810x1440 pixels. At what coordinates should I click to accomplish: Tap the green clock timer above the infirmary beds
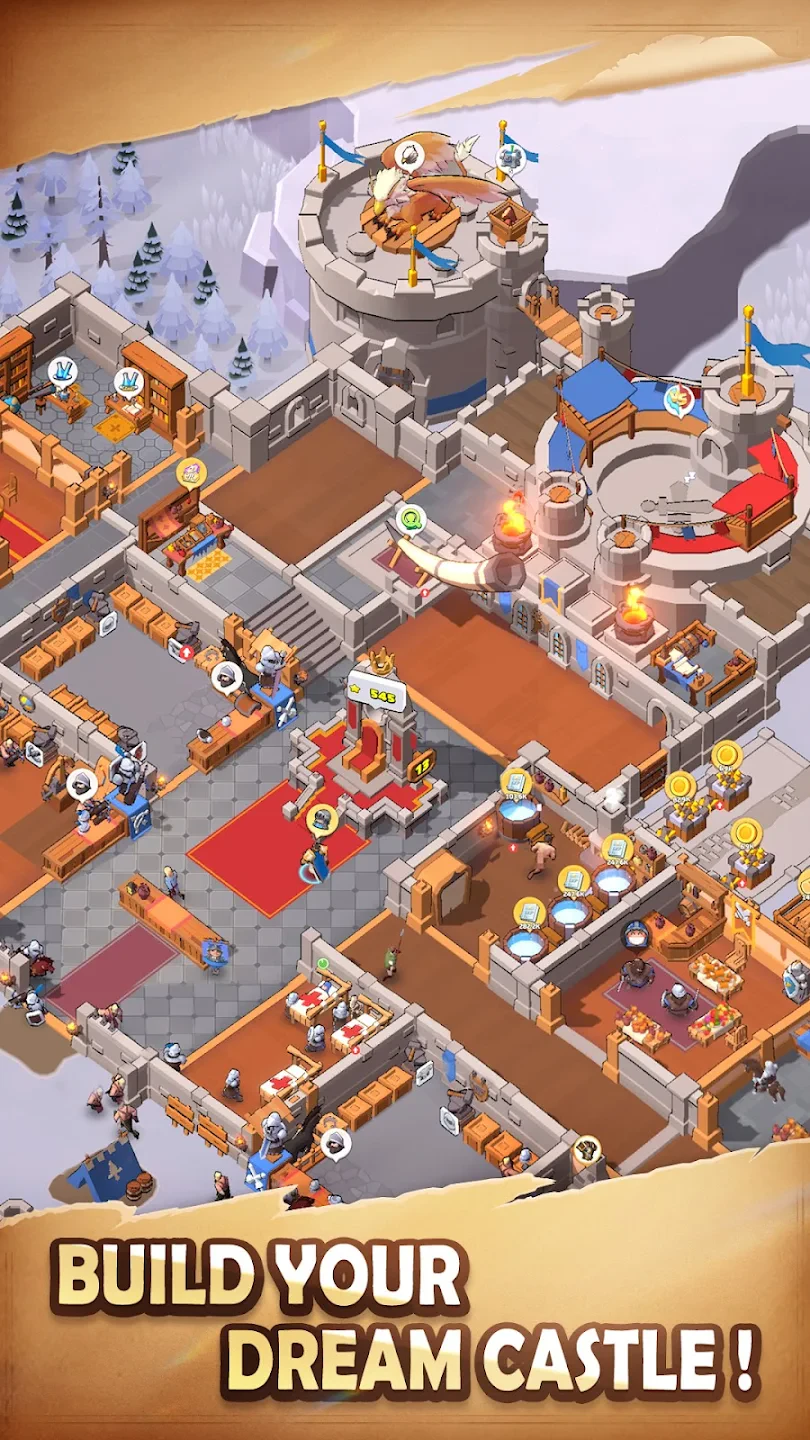[323, 963]
